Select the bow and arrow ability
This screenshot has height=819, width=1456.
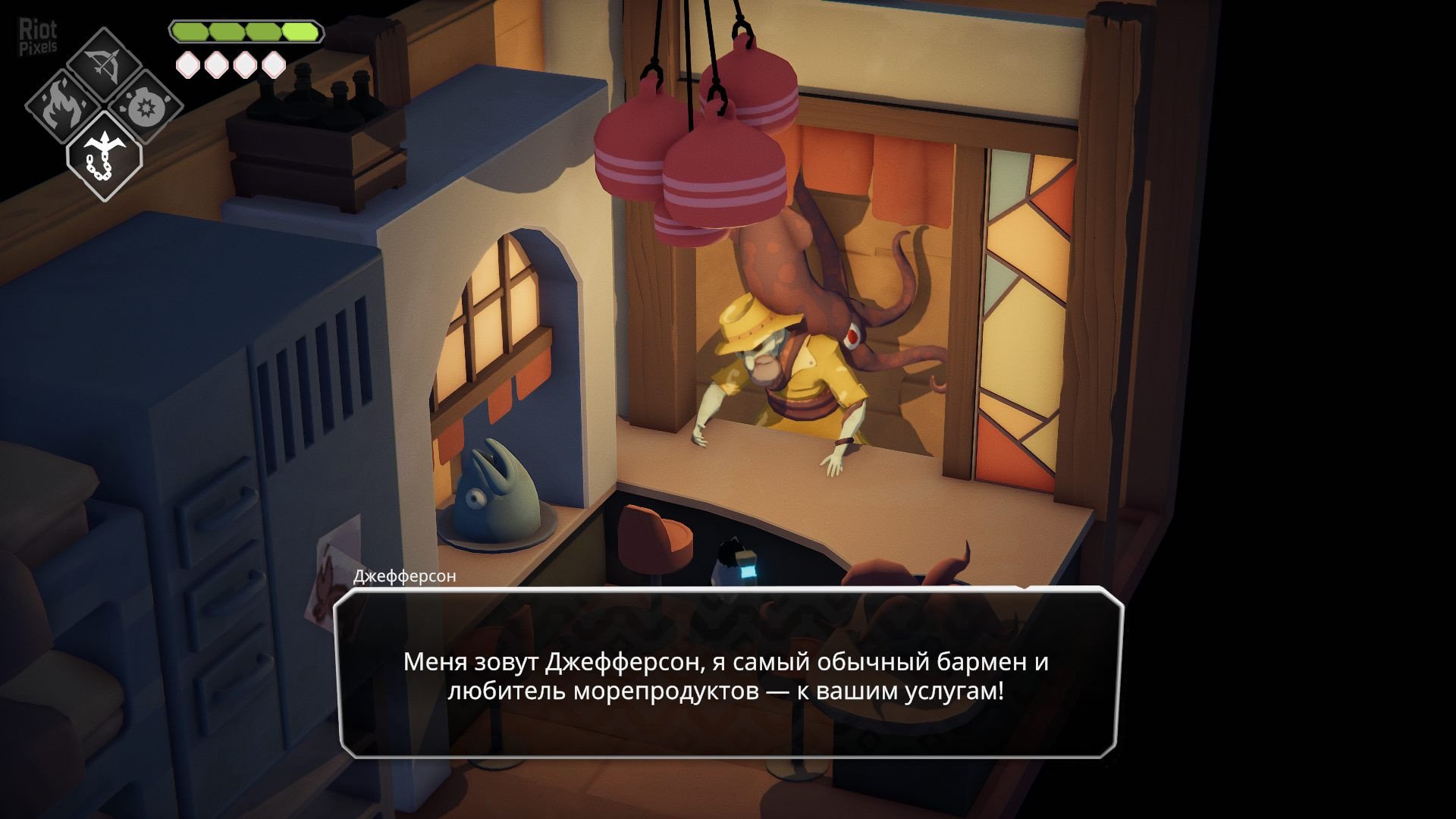click(x=105, y=62)
